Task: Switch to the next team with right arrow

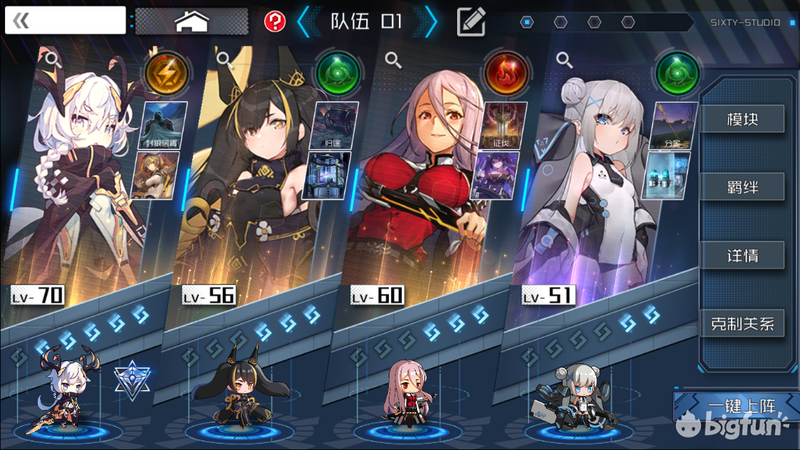Action: (431, 21)
